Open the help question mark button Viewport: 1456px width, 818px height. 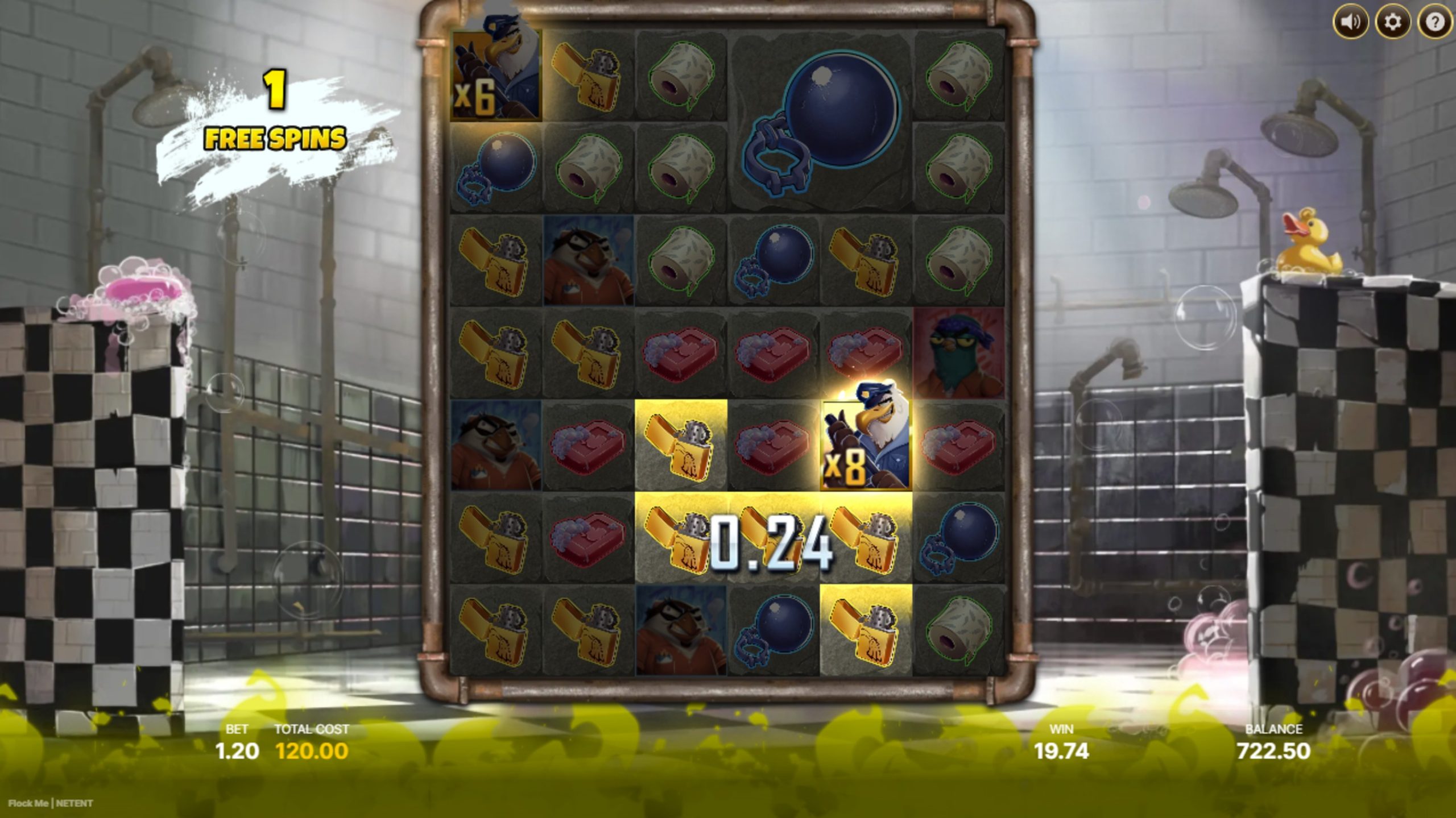[1434, 23]
